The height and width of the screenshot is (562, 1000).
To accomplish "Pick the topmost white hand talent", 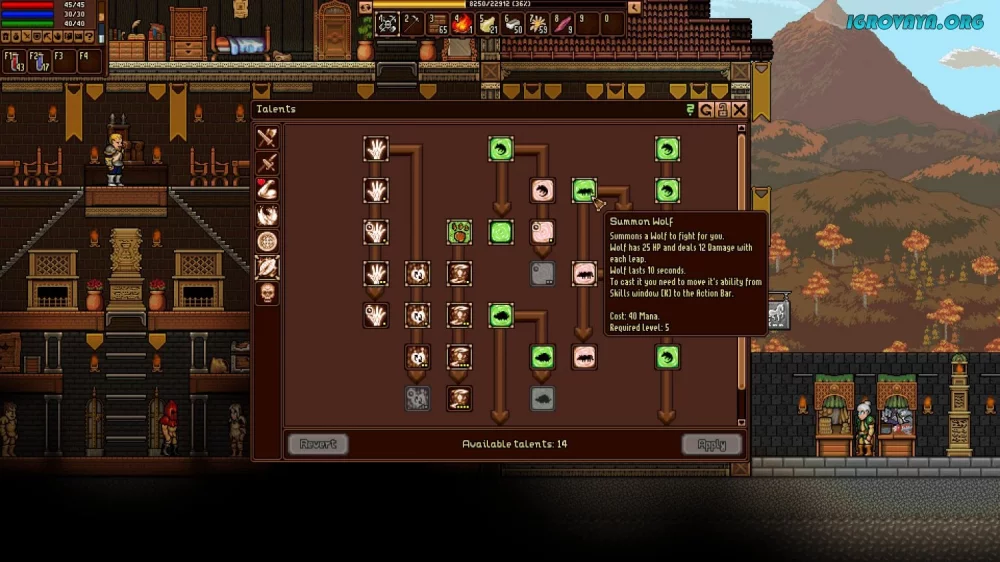I will pyautogui.click(x=376, y=149).
